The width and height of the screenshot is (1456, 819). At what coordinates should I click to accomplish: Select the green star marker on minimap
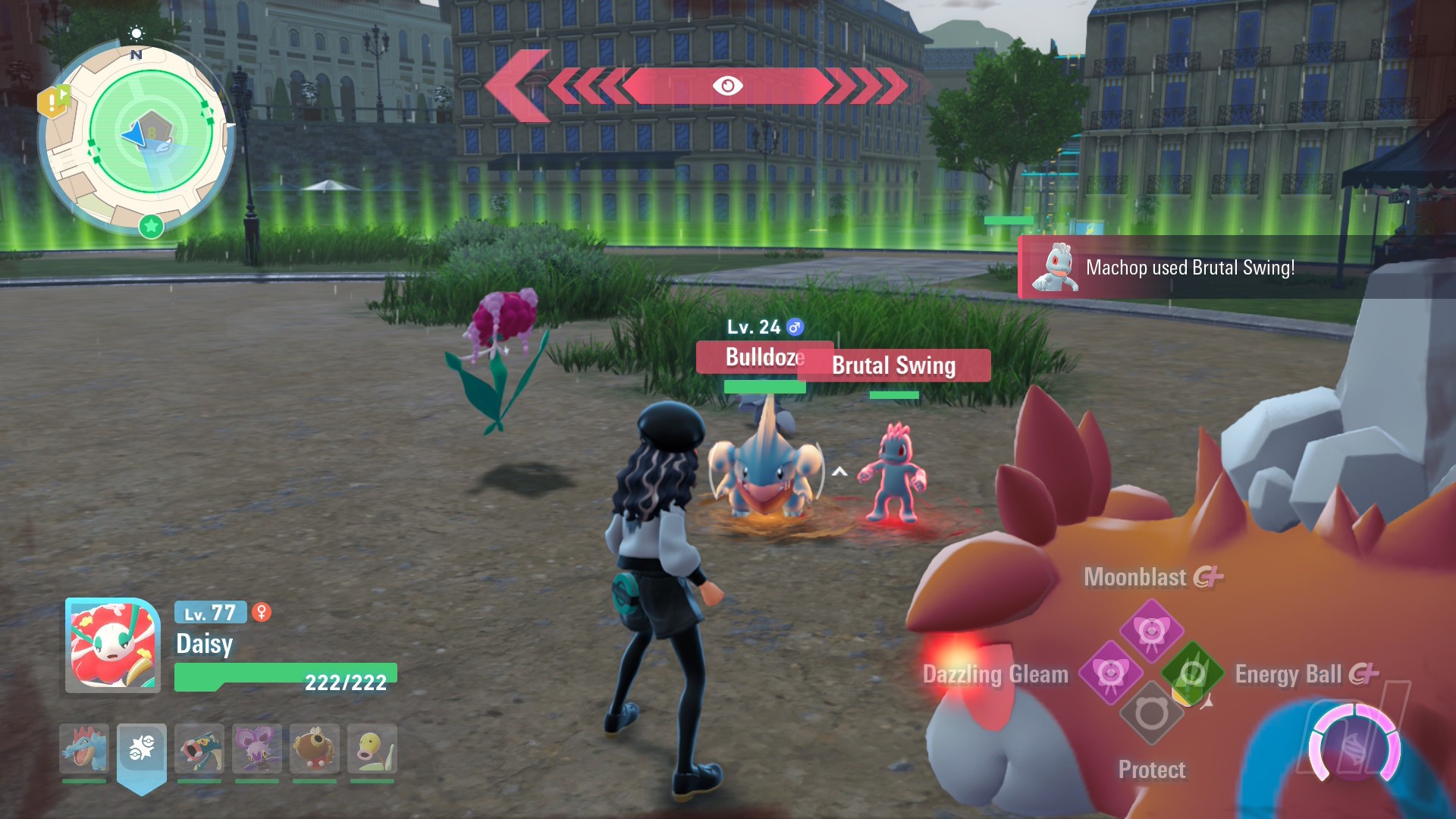[x=152, y=225]
